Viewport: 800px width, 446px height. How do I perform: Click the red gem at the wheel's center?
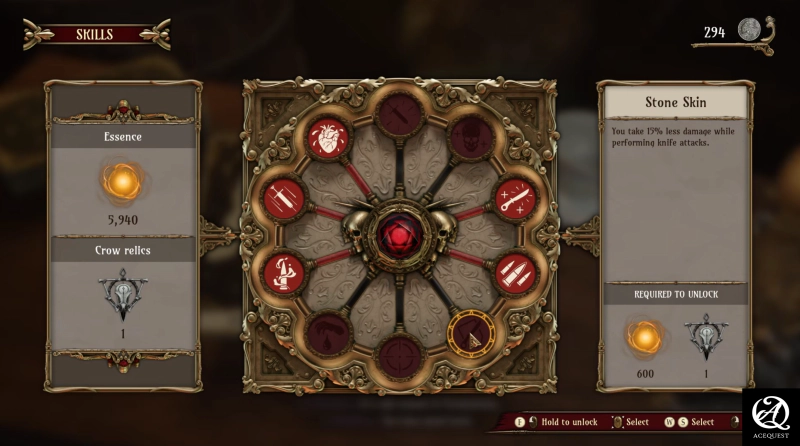coord(399,235)
